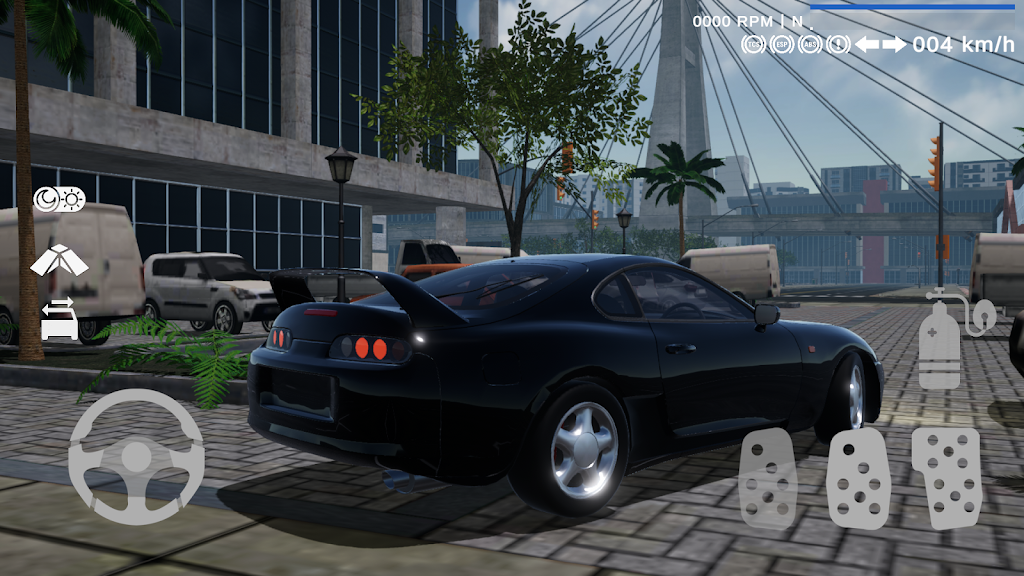Toggle the ABS indicator

[x=810, y=44]
